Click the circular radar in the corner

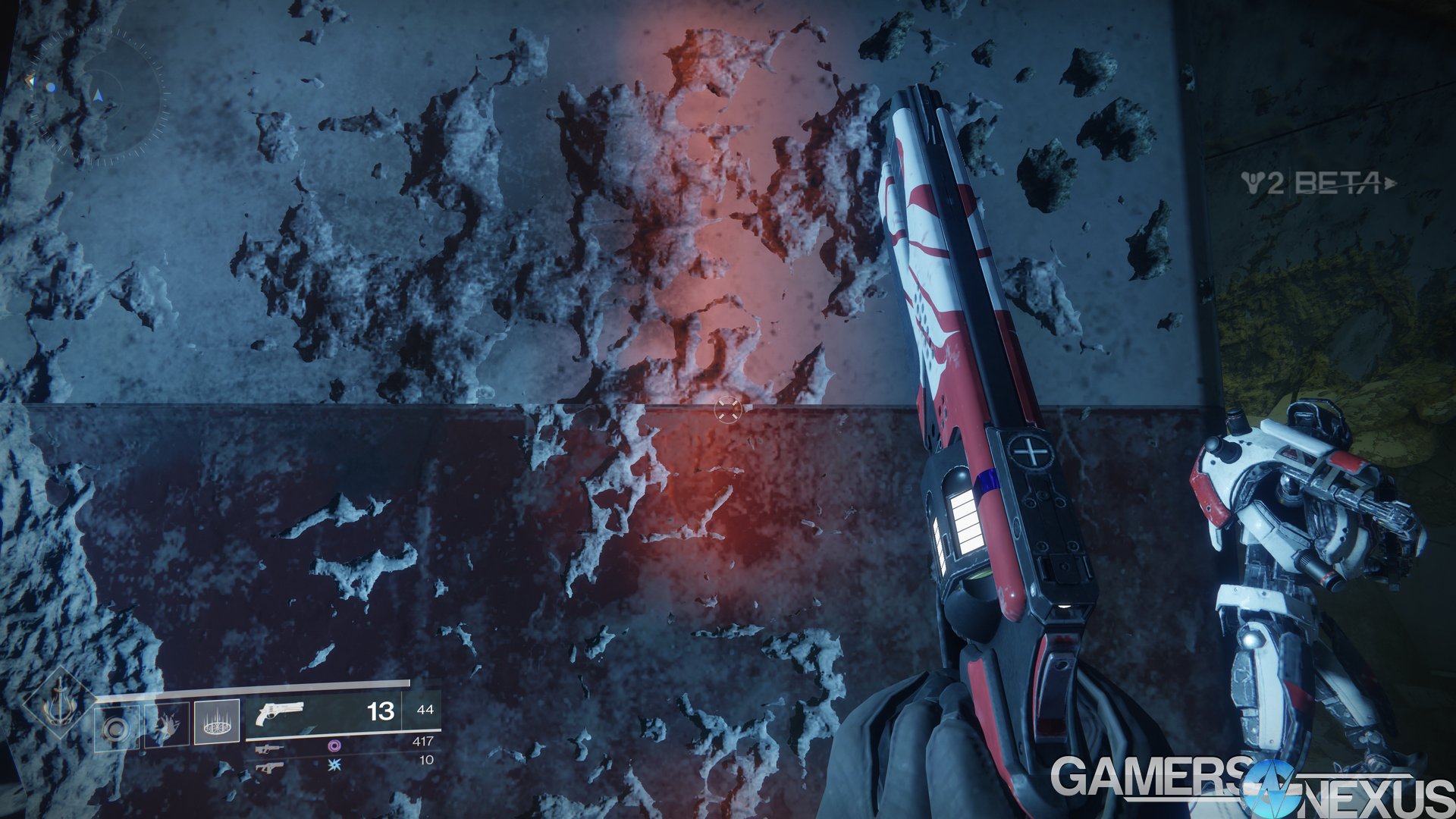(x=99, y=95)
